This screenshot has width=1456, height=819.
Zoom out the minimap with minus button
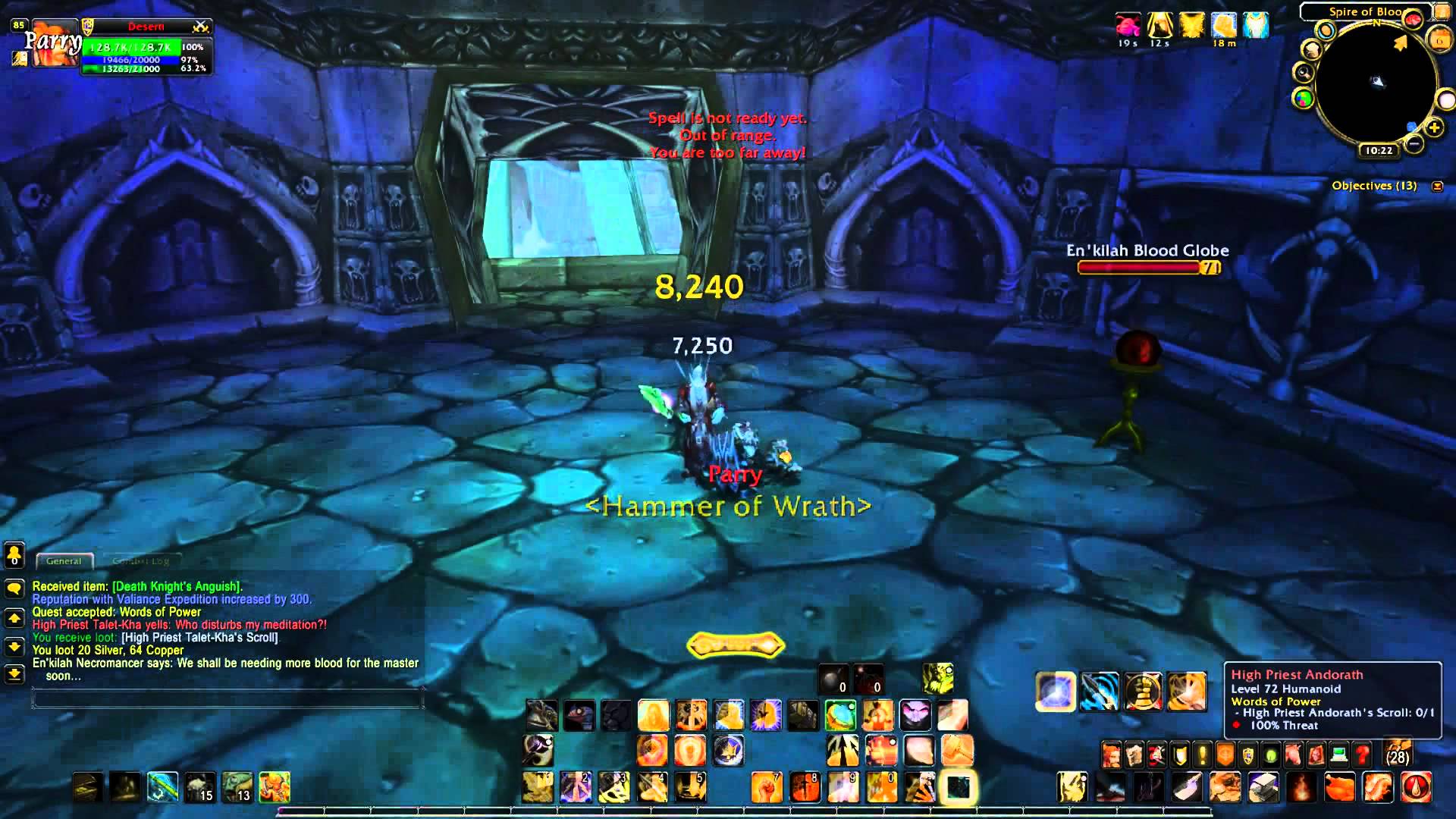click(x=1414, y=143)
